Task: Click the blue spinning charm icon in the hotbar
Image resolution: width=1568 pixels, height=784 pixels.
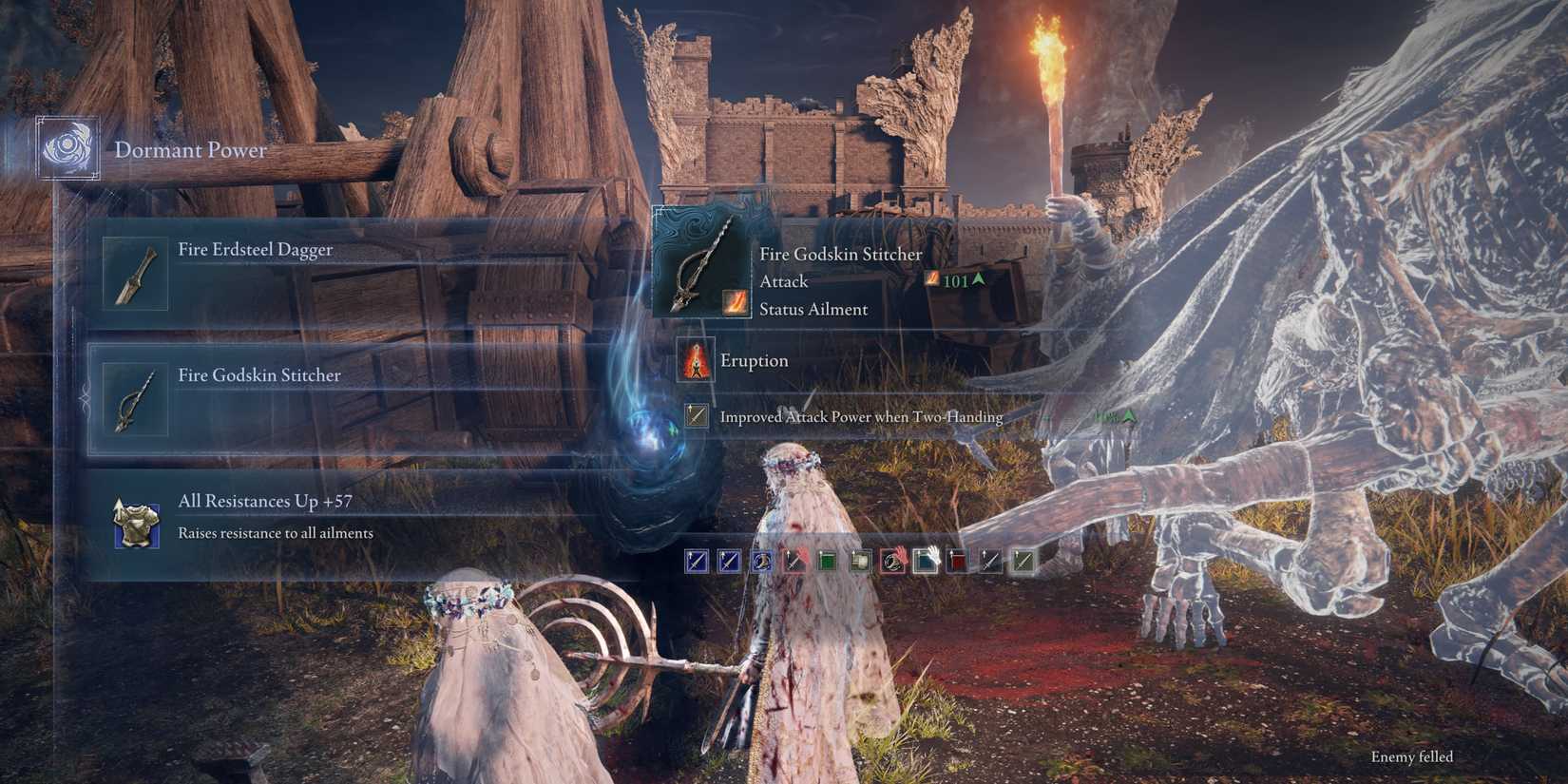Action: [760, 561]
